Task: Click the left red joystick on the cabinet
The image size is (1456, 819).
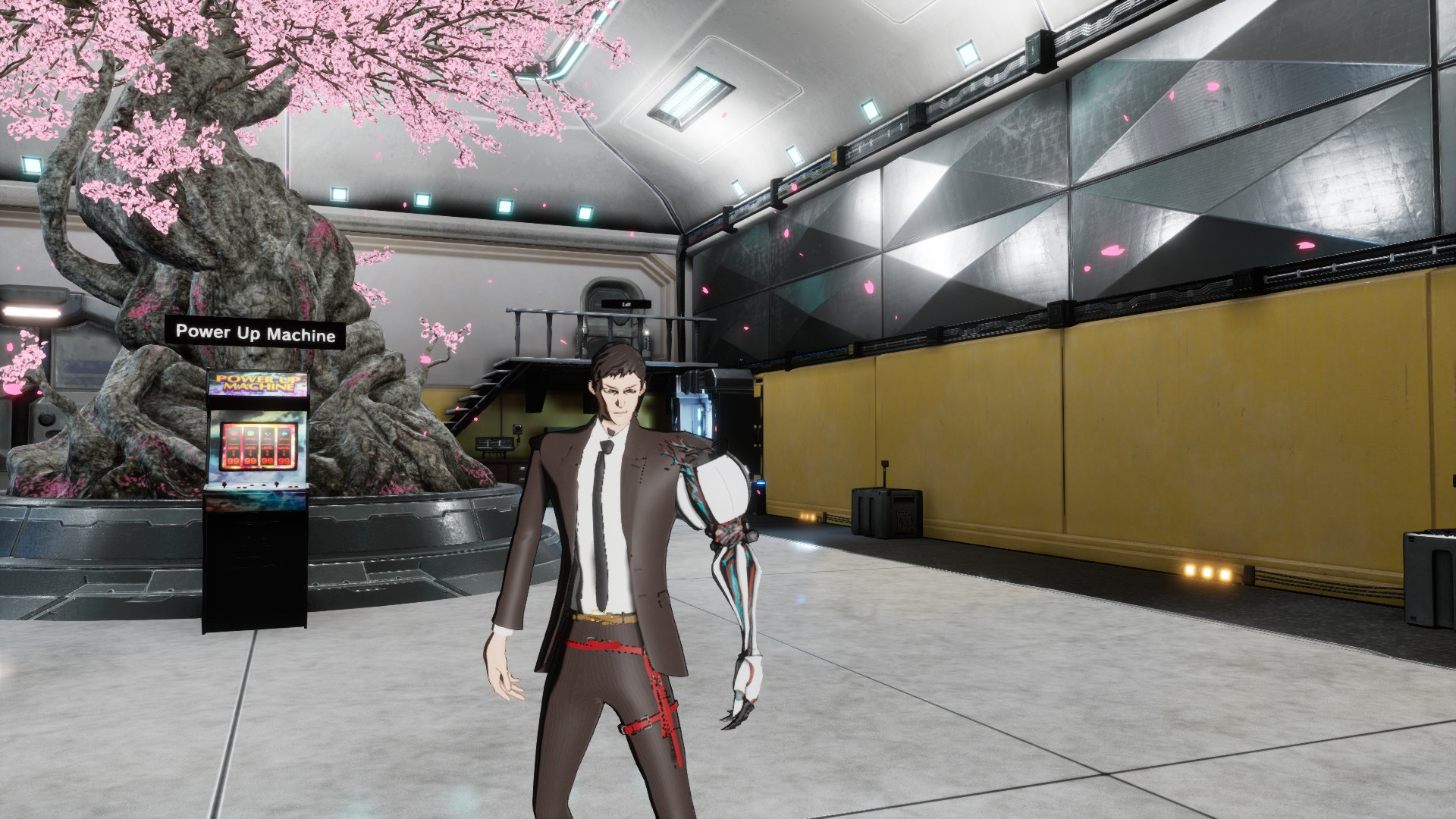Action: (x=224, y=485)
